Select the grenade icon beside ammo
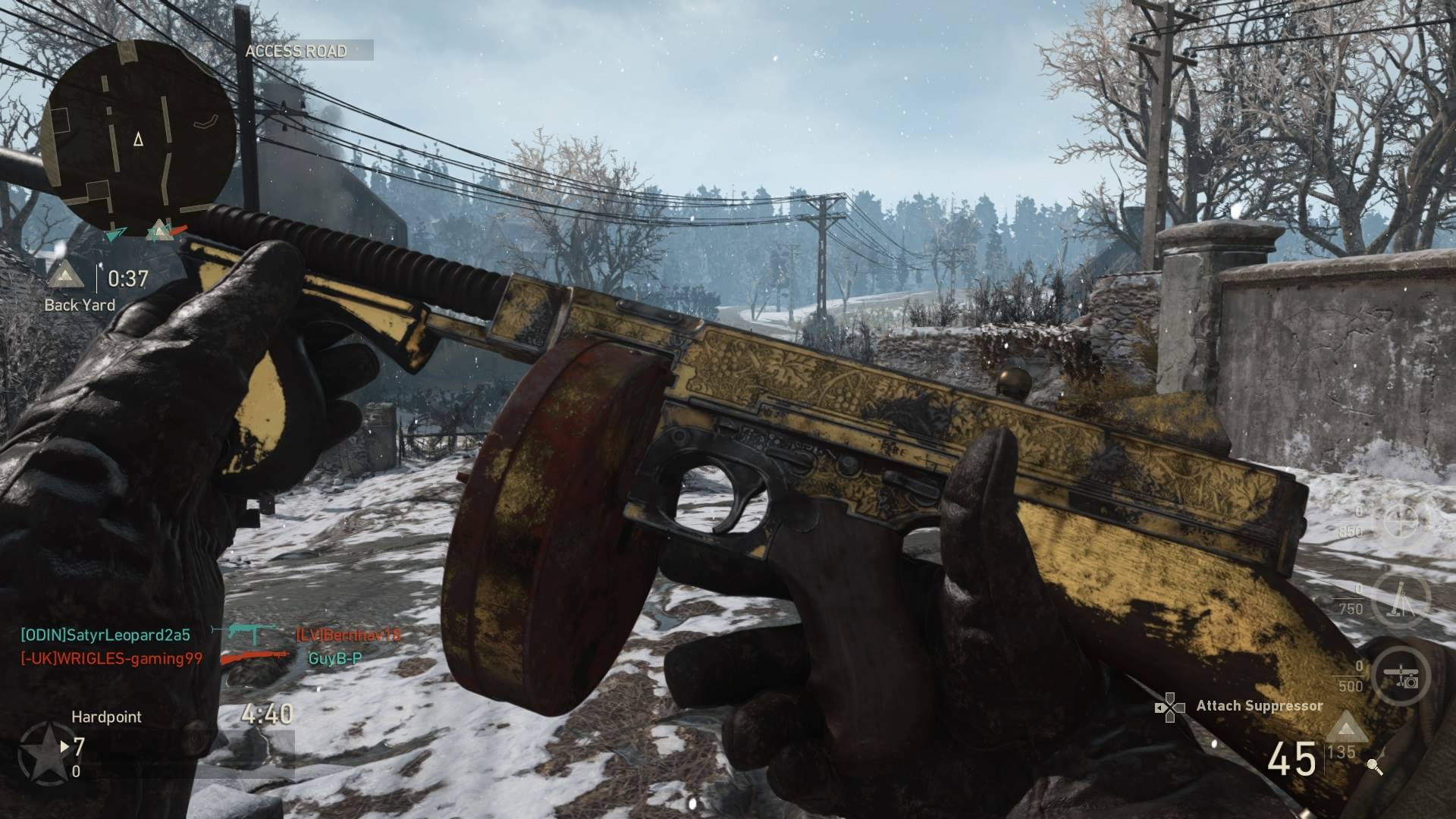 coord(1374,767)
